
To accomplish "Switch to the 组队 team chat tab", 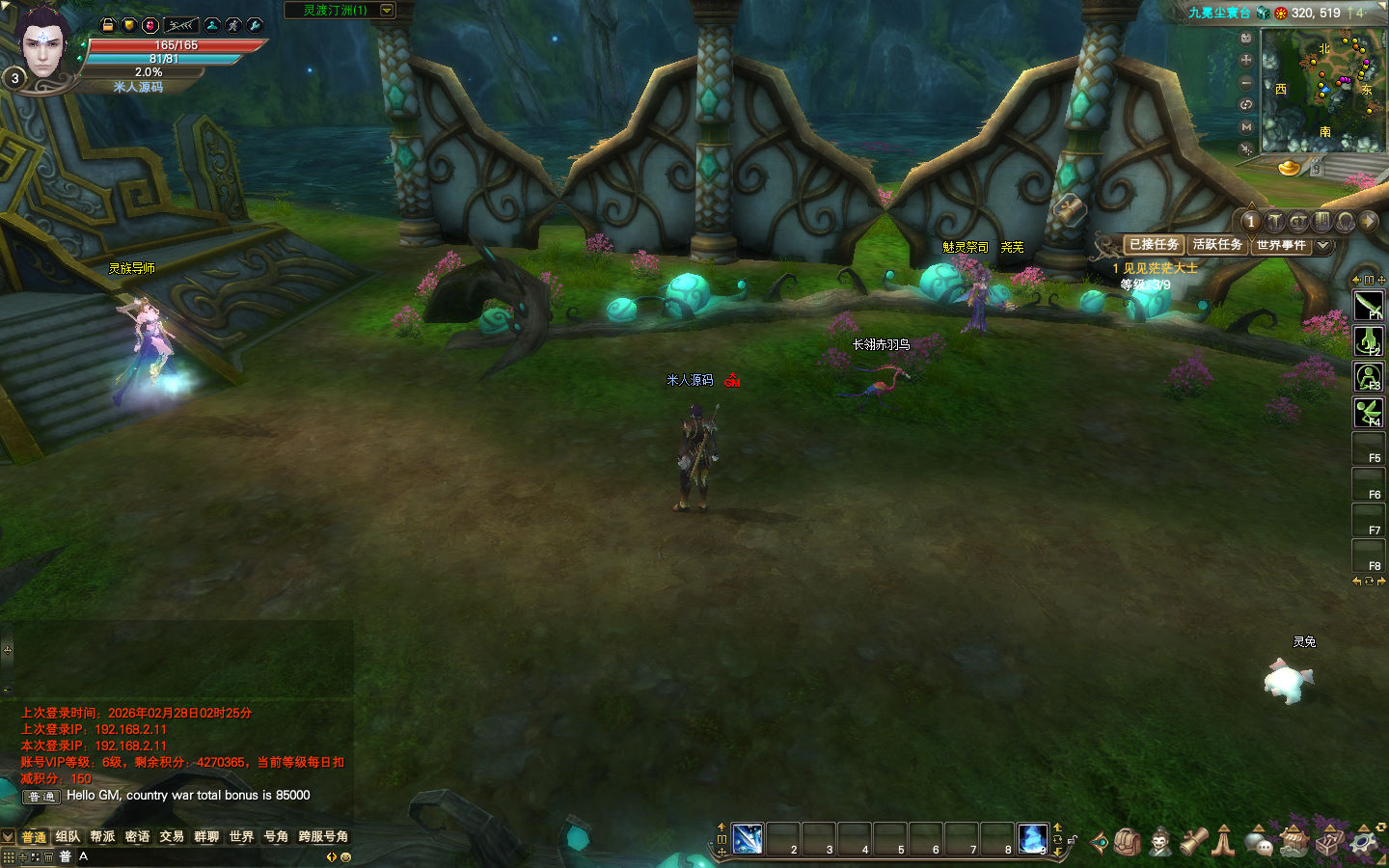I will point(68,836).
